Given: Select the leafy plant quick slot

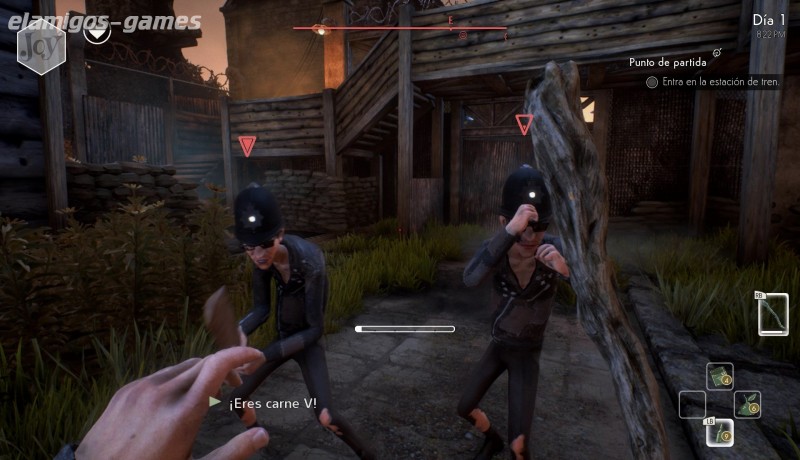Looking at the screenshot, I should point(747,404).
